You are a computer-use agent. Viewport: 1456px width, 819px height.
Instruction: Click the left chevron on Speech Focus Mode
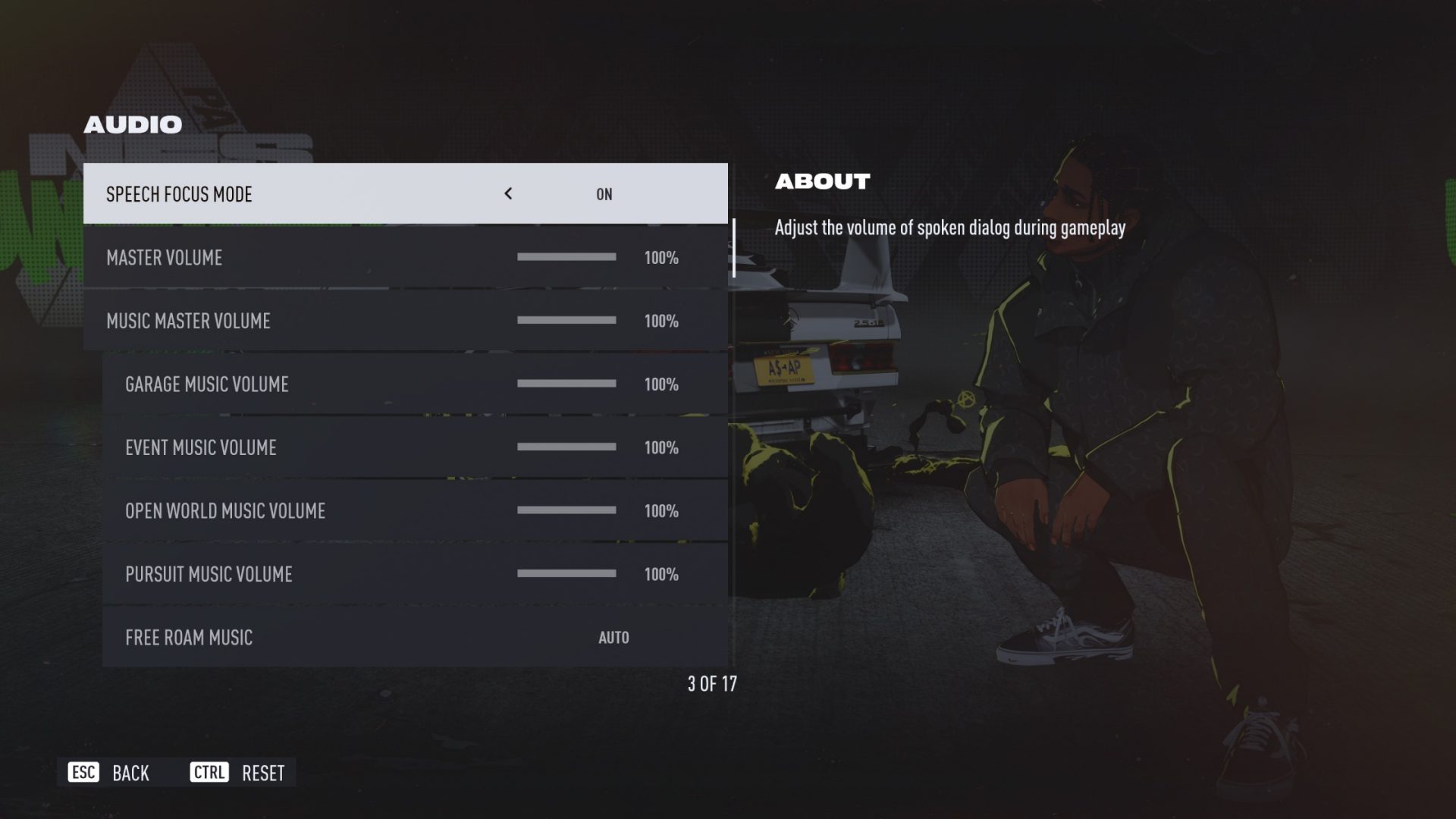tap(508, 193)
